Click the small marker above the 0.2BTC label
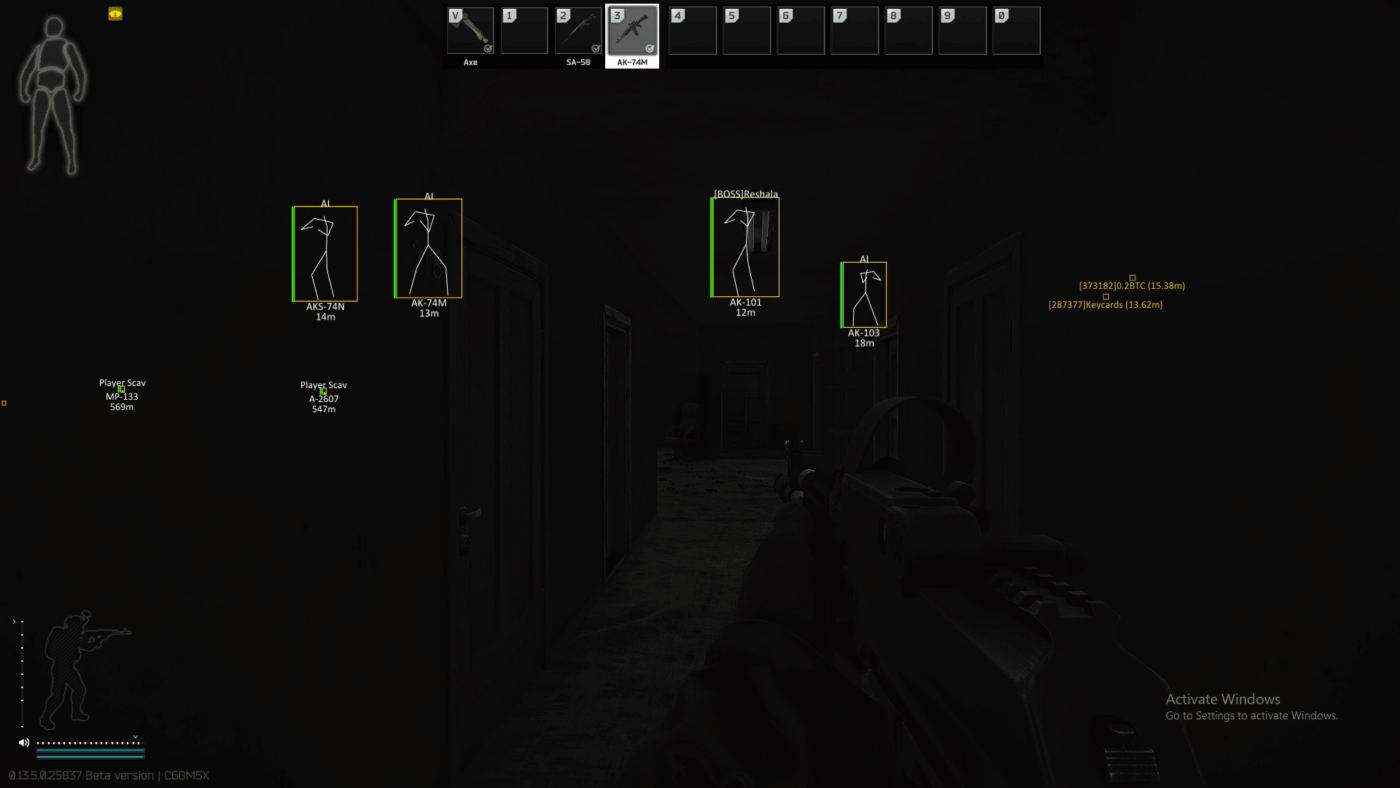Image resolution: width=1400 pixels, height=788 pixels. click(x=1131, y=278)
